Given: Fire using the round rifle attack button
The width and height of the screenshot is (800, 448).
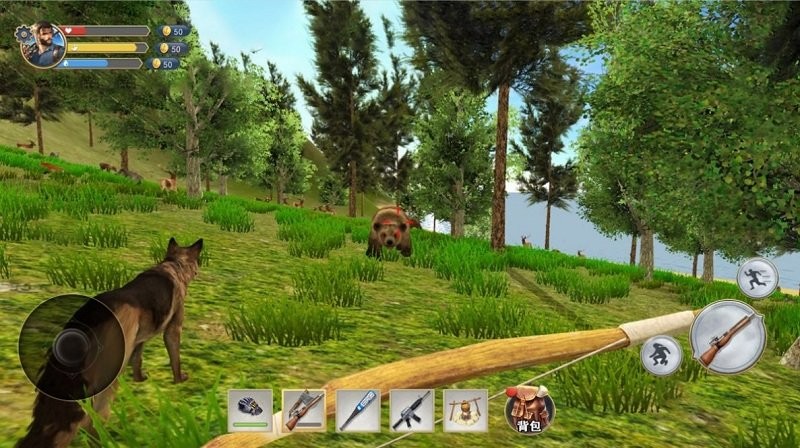Looking at the screenshot, I should 727,337.
